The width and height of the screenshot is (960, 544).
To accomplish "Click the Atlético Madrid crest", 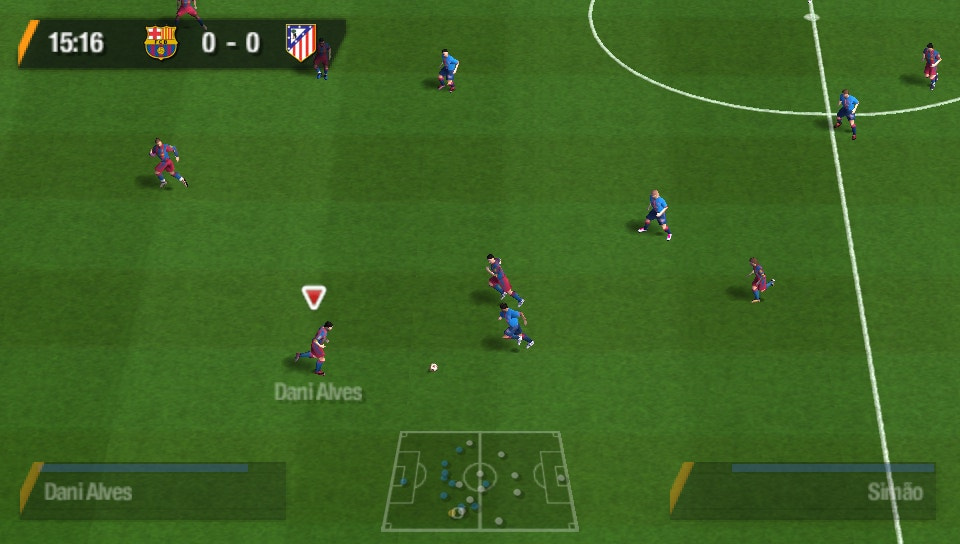I will click(x=300, y=42).
